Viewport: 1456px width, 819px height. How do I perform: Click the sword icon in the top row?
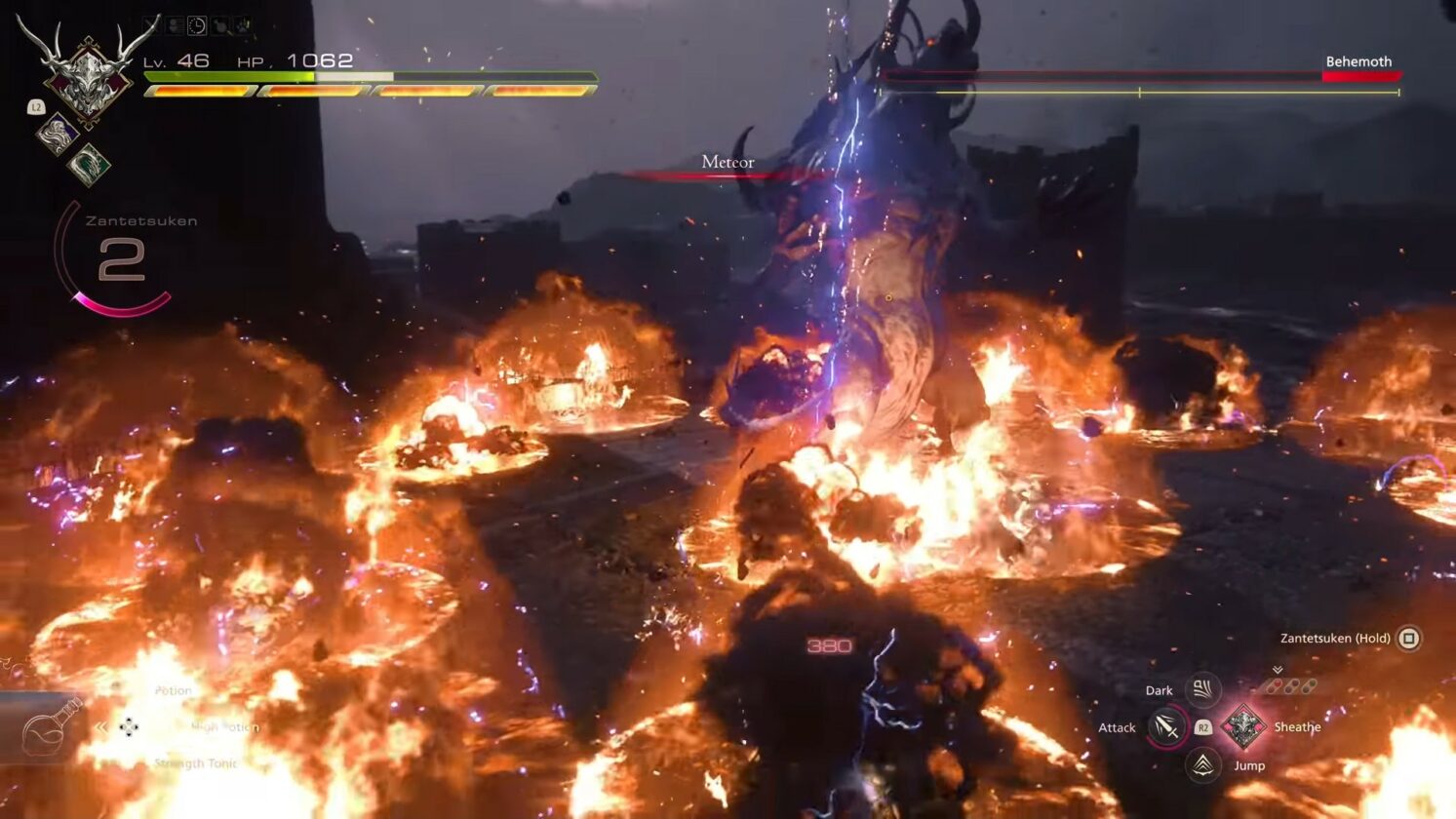pos(148,23)
